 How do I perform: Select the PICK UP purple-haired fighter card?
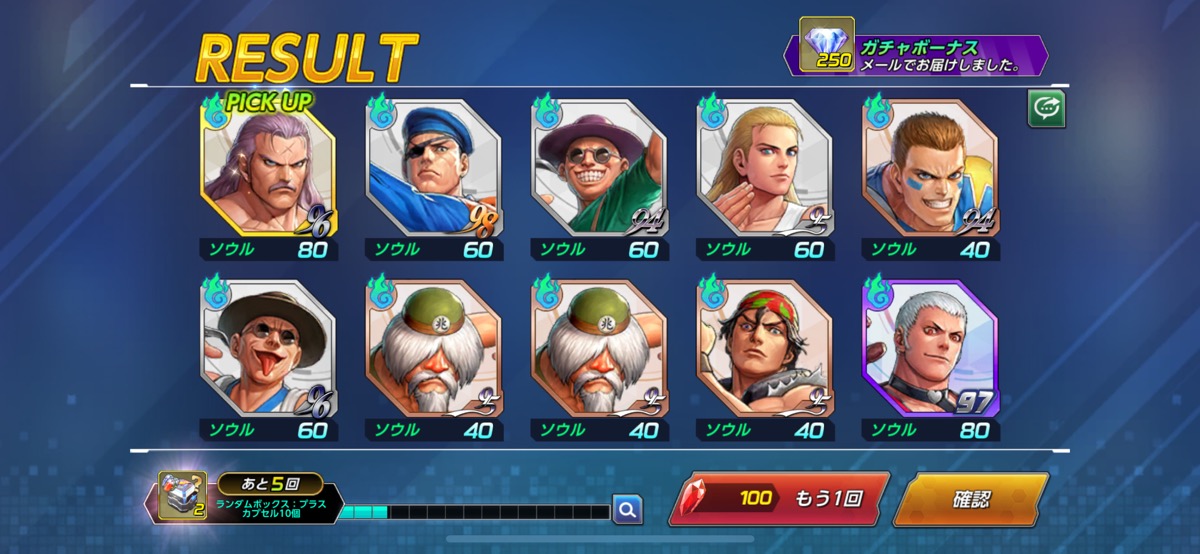pos(269,167)
